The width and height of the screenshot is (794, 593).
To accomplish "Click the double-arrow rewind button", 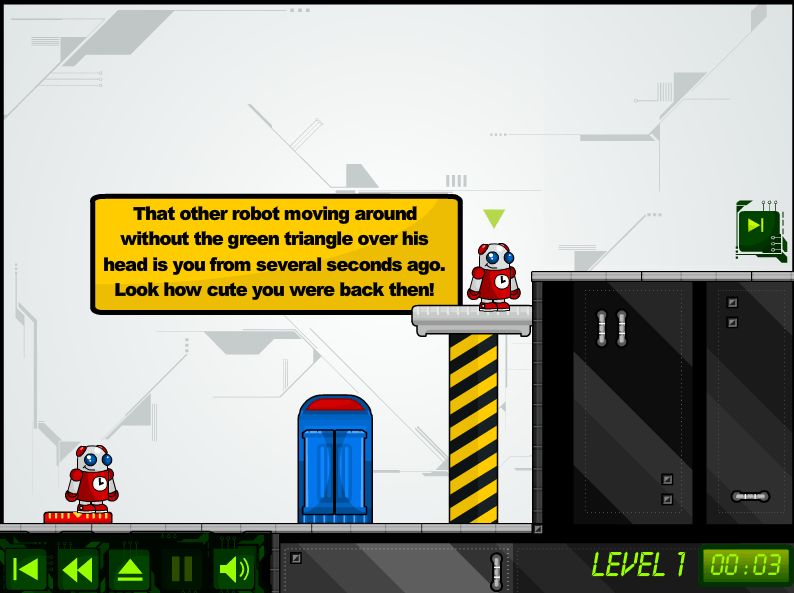I will tap(78, 570).
